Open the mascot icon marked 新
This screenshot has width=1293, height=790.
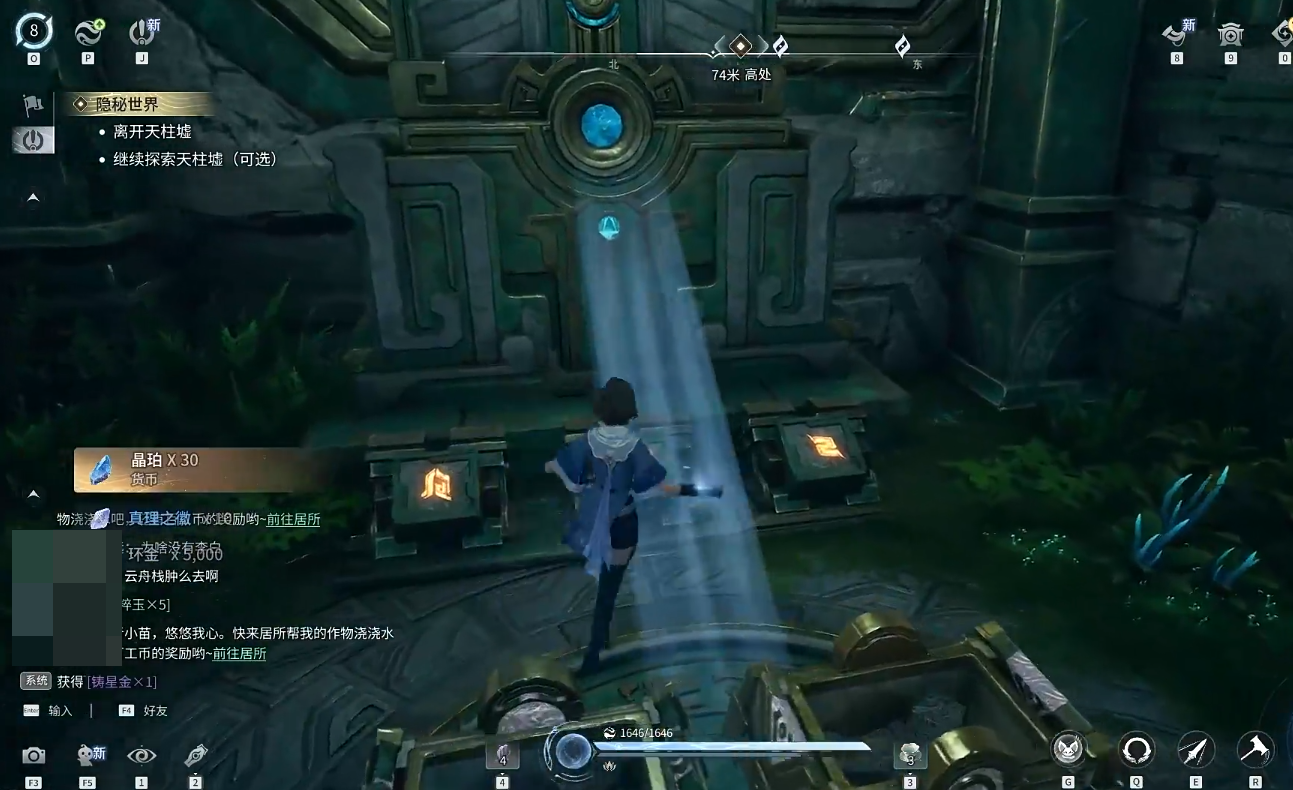coord(88,755)
